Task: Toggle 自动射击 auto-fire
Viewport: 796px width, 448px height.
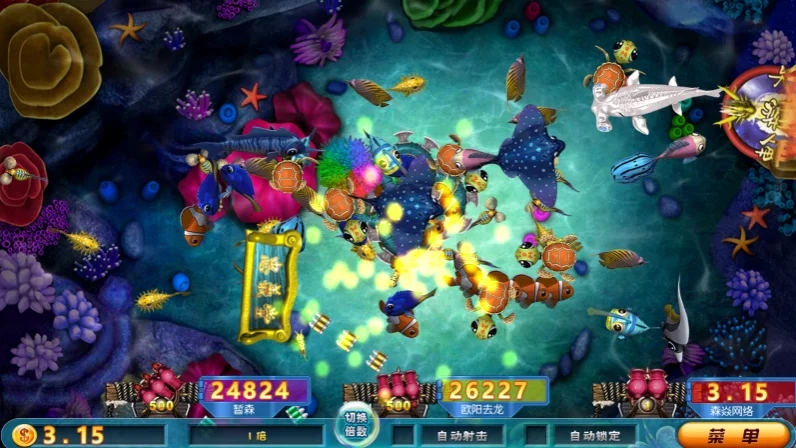Action: pos(461,436)
